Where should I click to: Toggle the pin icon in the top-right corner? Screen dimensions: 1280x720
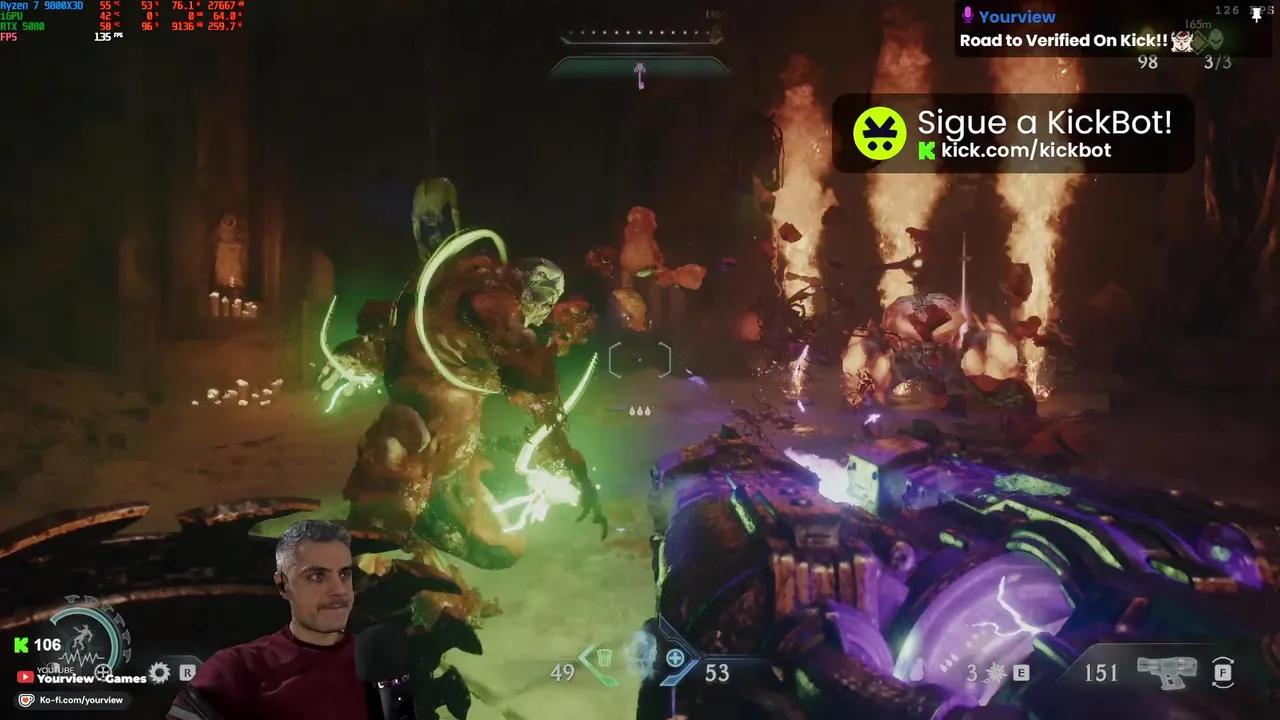tap(1256, 15)
